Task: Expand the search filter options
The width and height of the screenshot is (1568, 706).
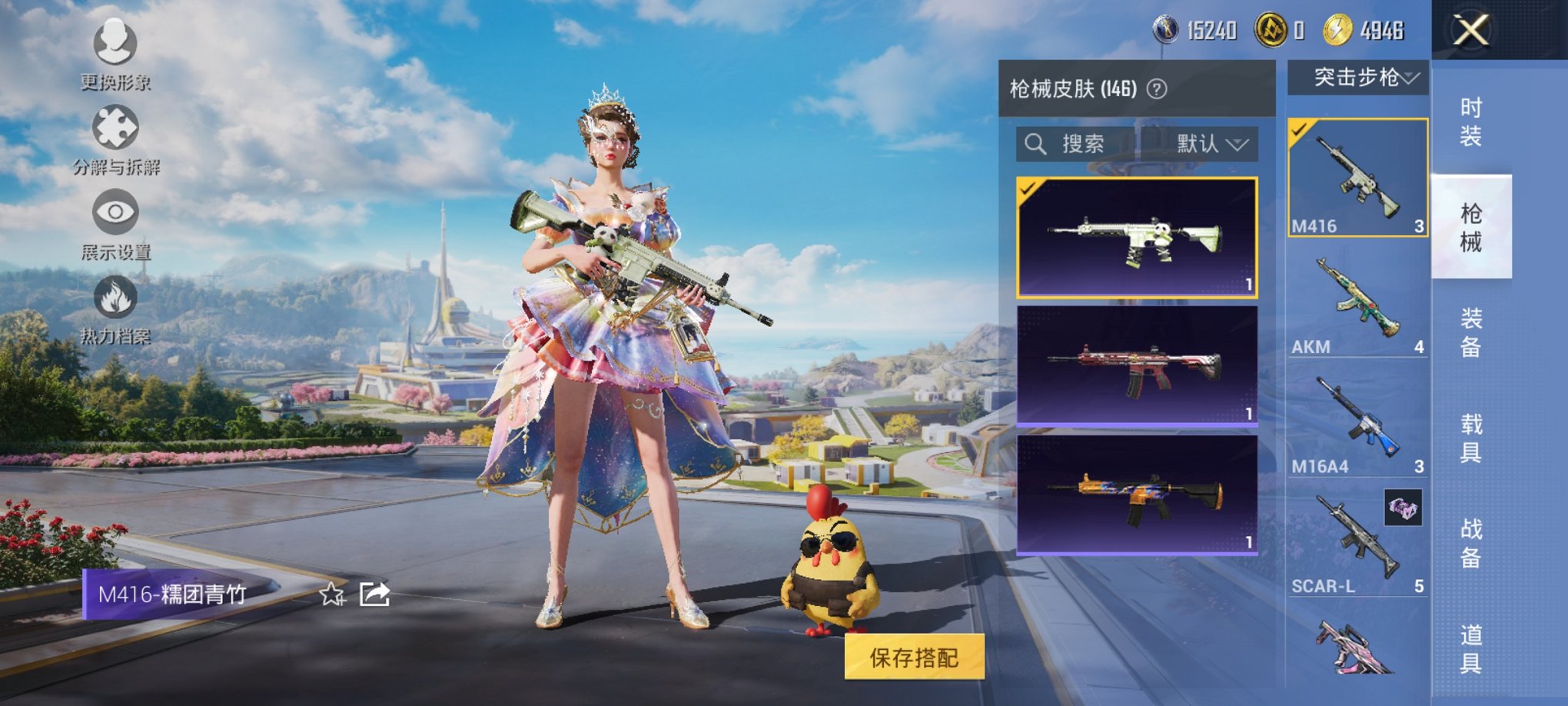Action: click(1237, 145)
